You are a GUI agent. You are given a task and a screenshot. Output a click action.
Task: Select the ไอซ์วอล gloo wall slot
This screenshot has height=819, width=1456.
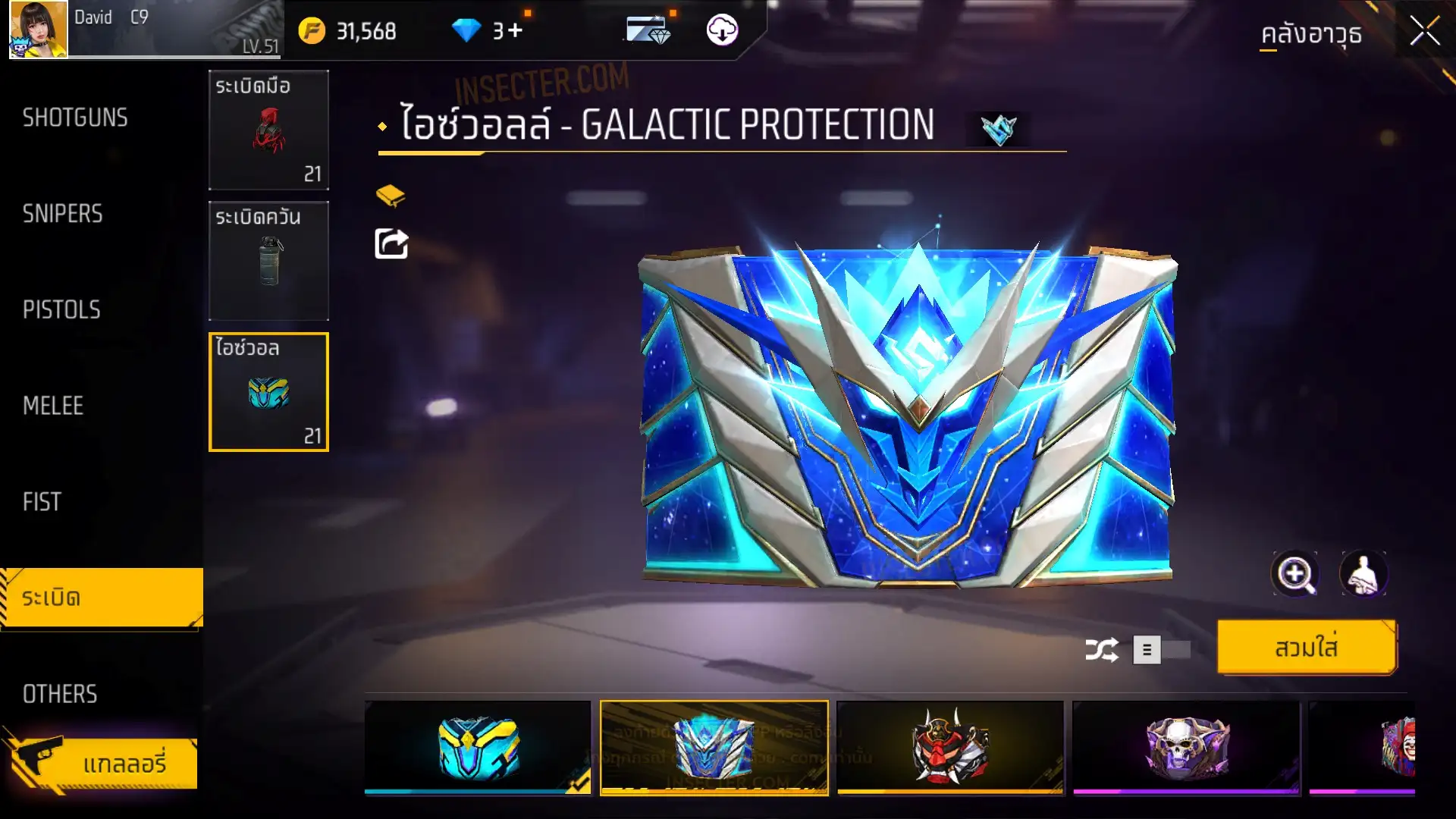[268, 392]
